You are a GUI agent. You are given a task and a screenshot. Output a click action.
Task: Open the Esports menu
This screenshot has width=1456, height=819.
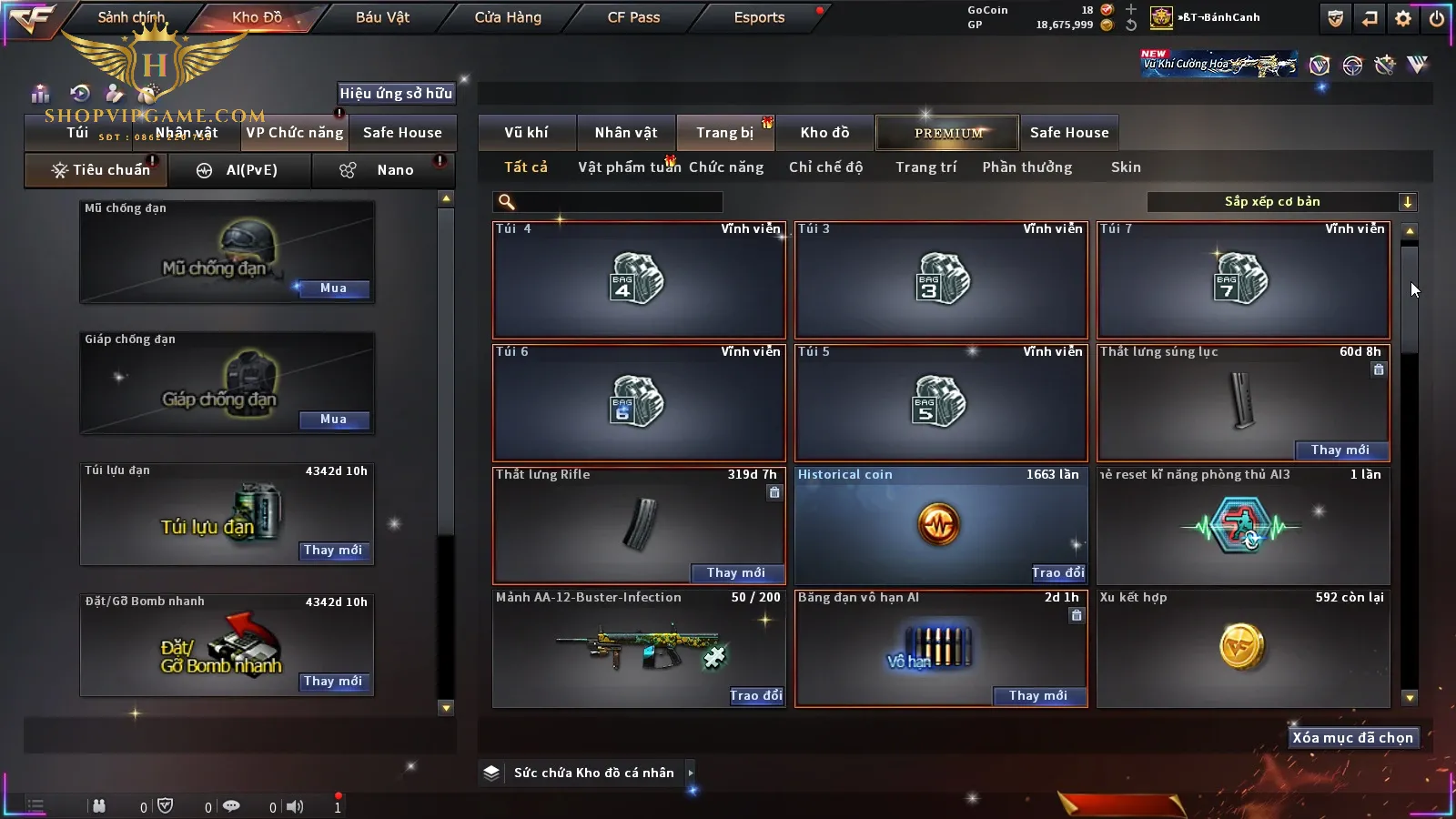point(759,17)
